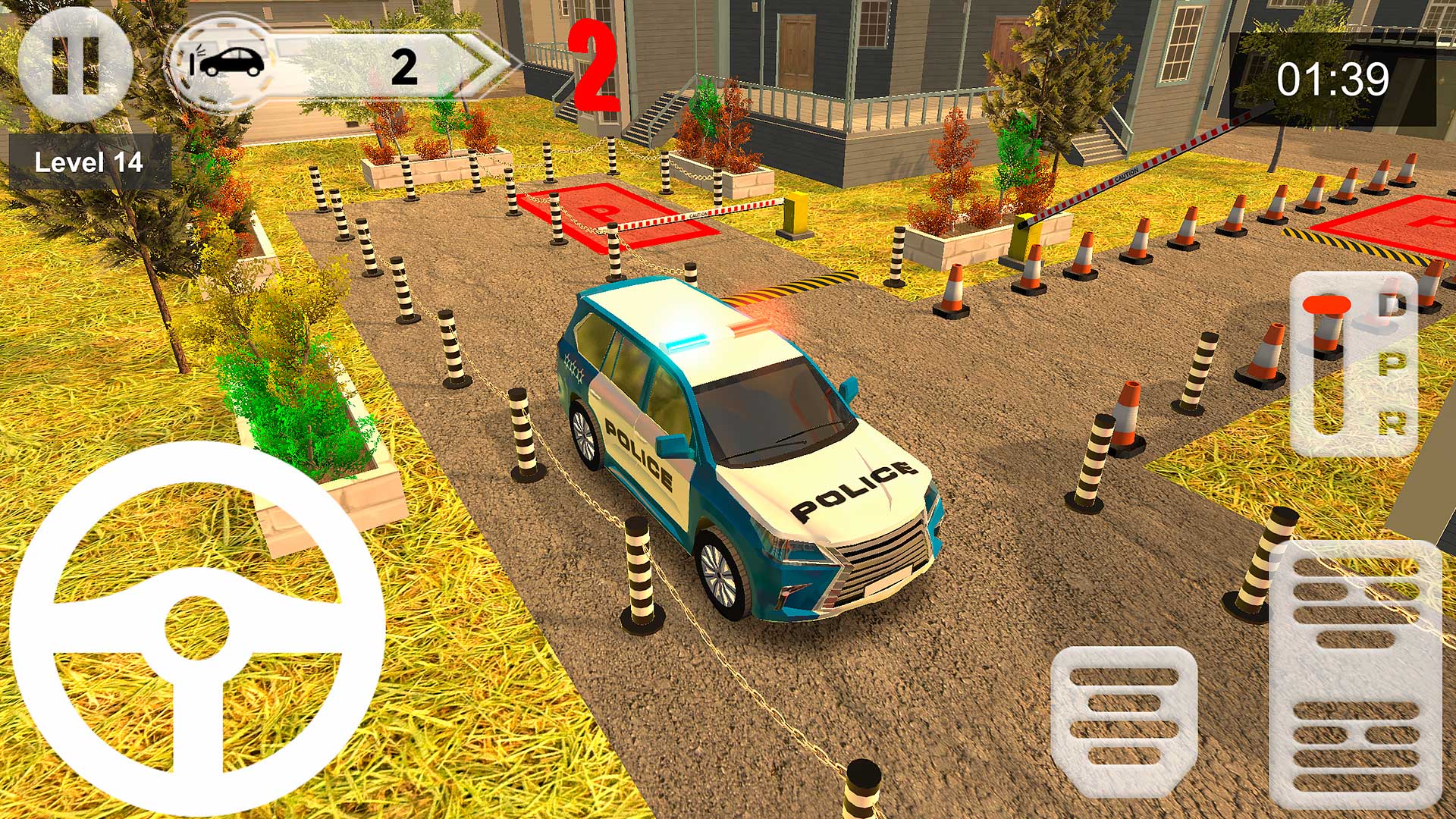Tap the steering wheel control

(197, 629)
